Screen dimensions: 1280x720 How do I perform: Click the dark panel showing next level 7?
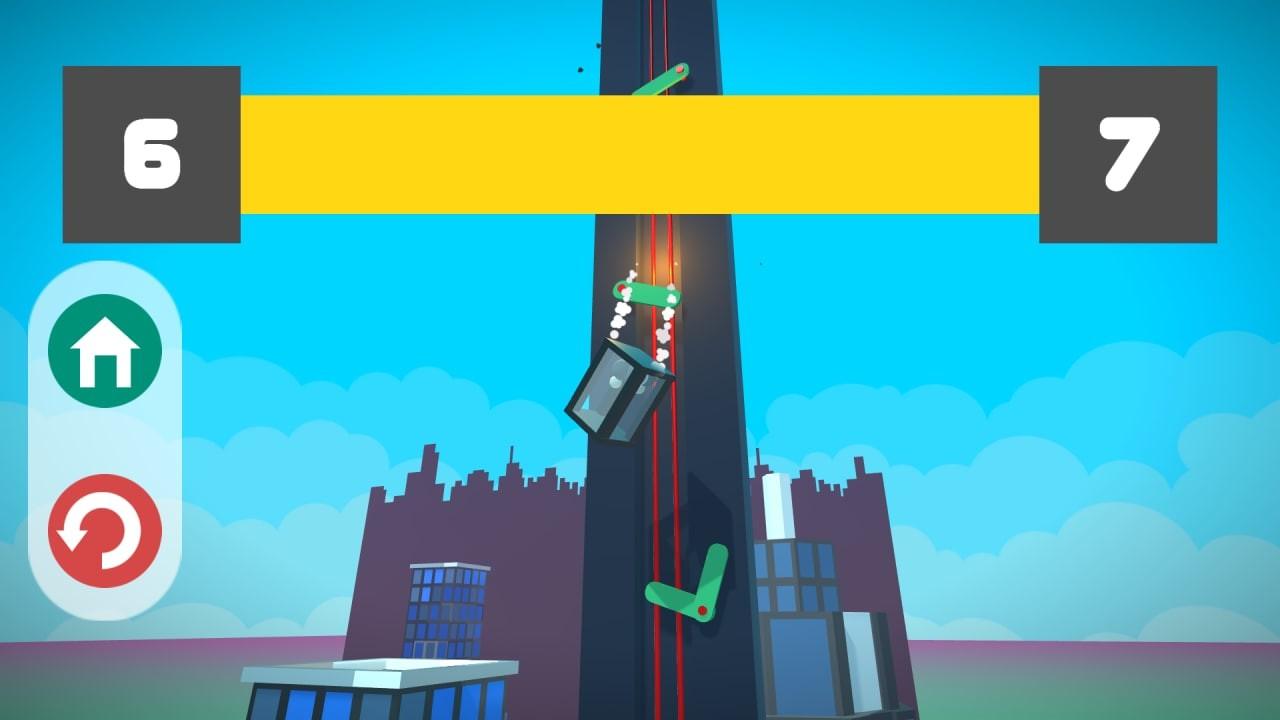(x=1130, y=150)
